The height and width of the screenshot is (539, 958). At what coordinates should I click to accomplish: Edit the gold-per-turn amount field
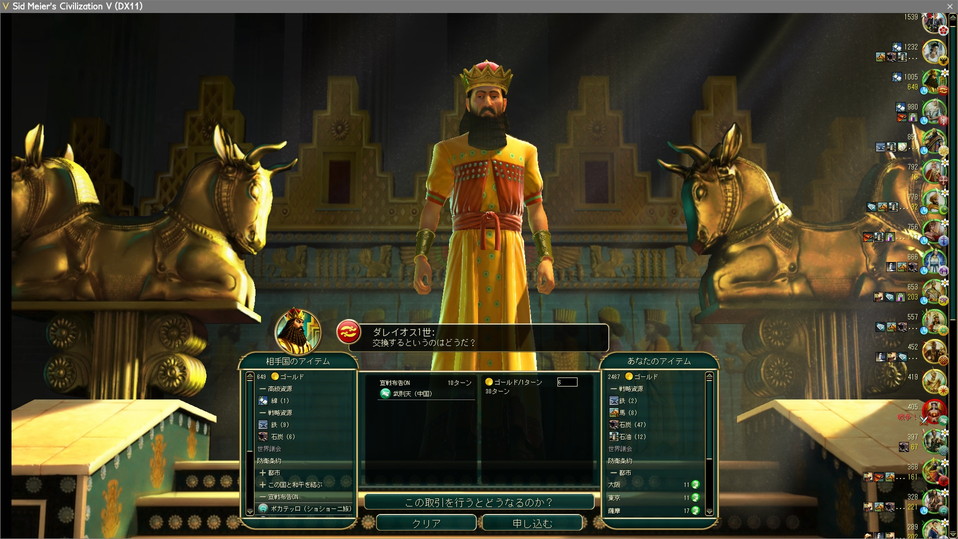click(x=567, y=382)
